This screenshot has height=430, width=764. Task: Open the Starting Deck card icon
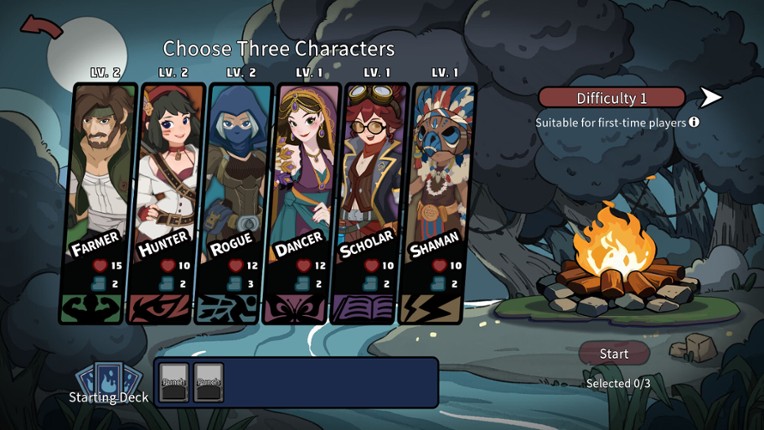(101, 379)
